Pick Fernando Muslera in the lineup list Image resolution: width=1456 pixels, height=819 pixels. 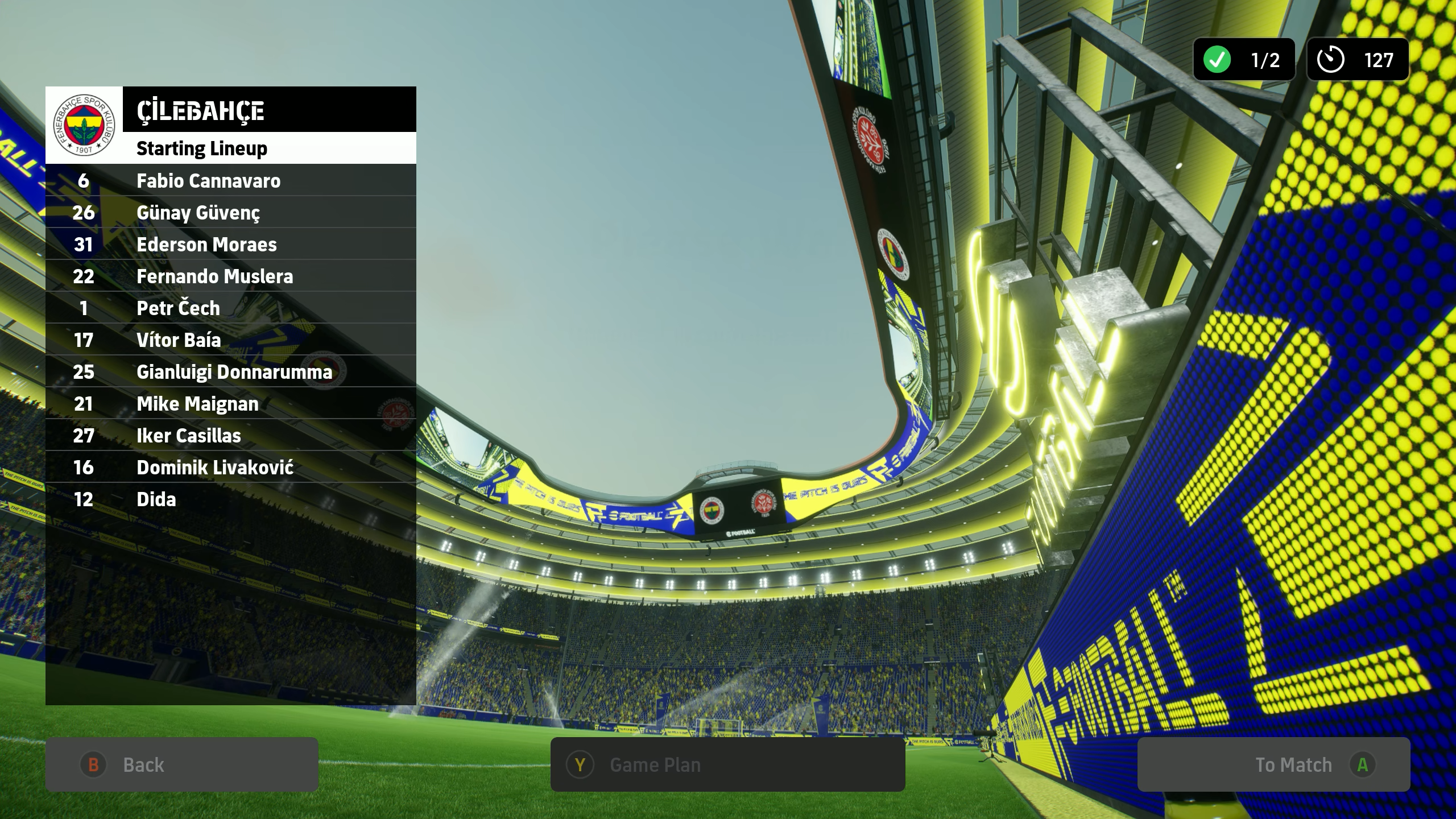[x=231, y=276]
